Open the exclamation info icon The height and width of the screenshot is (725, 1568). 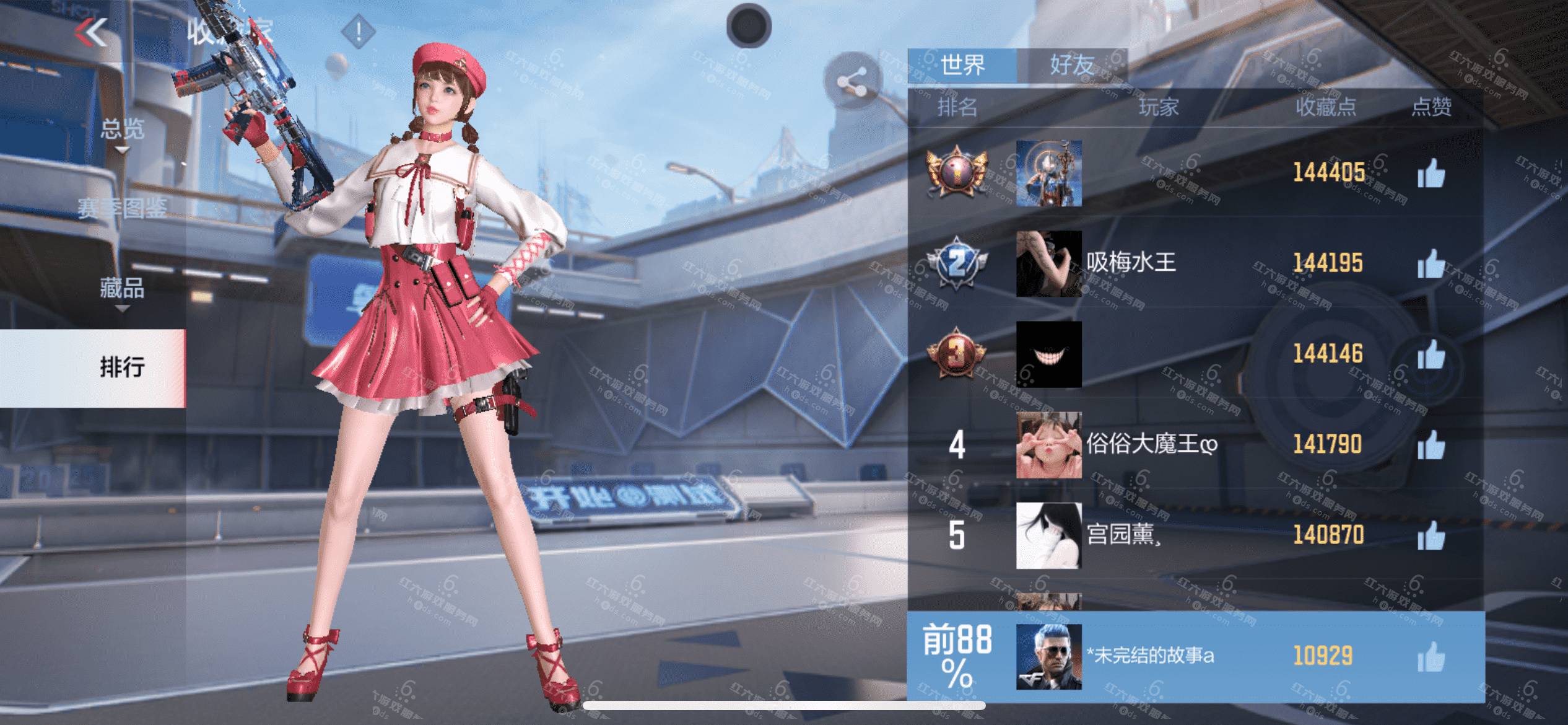tap(358, 31)
